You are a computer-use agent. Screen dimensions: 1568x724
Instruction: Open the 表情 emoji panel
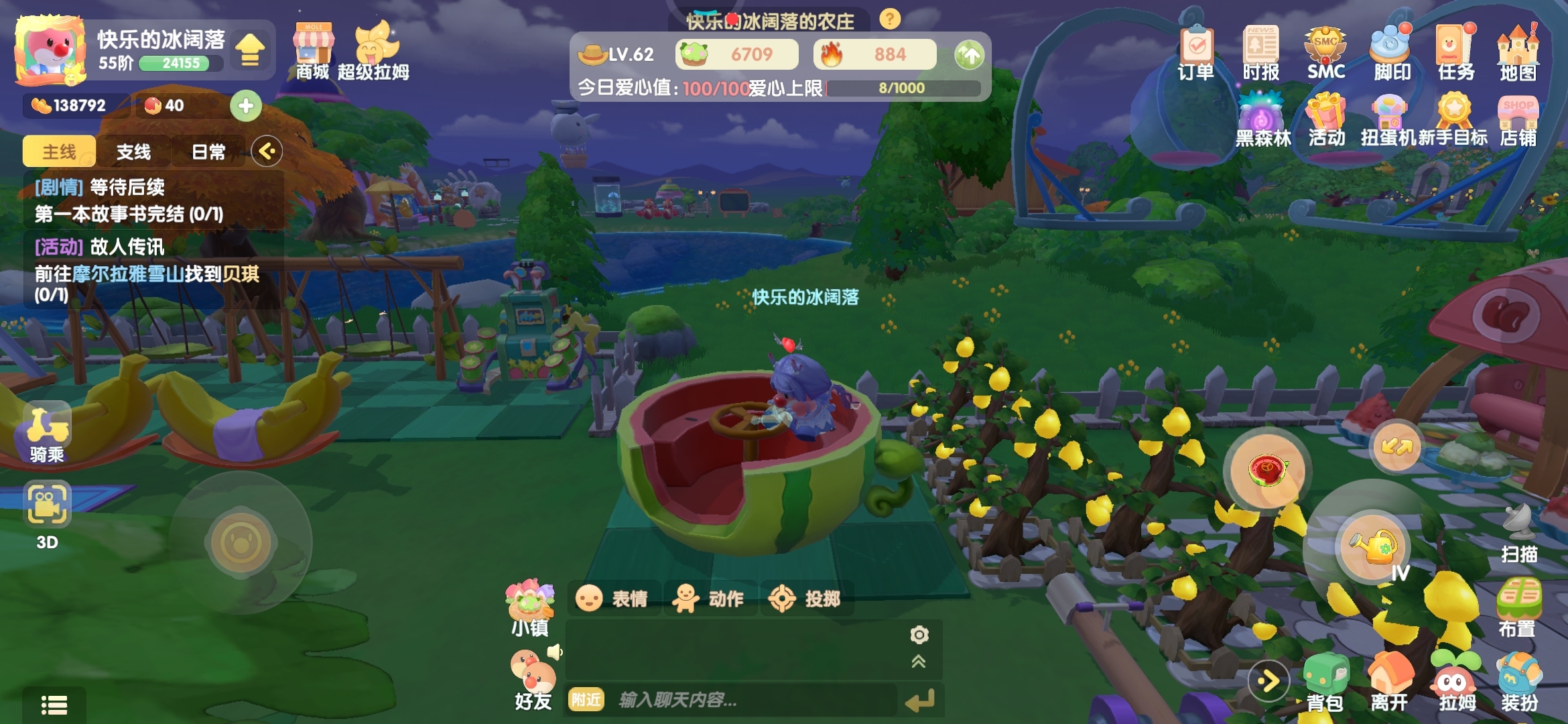(x=613, y=598)
